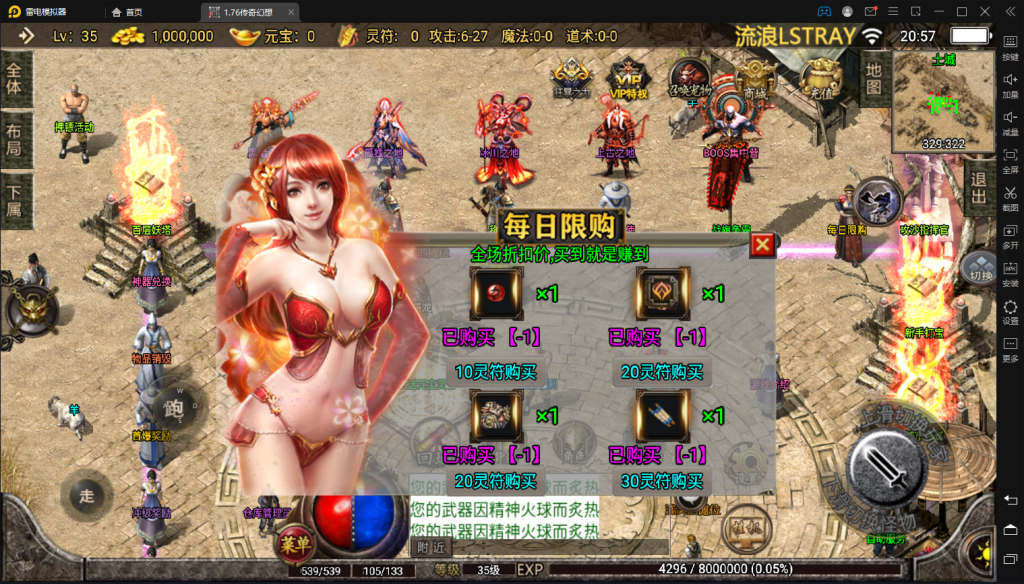Click the 退出 exit button
The width and height of the screenshot is (1024, 584).
pos(979,187)
